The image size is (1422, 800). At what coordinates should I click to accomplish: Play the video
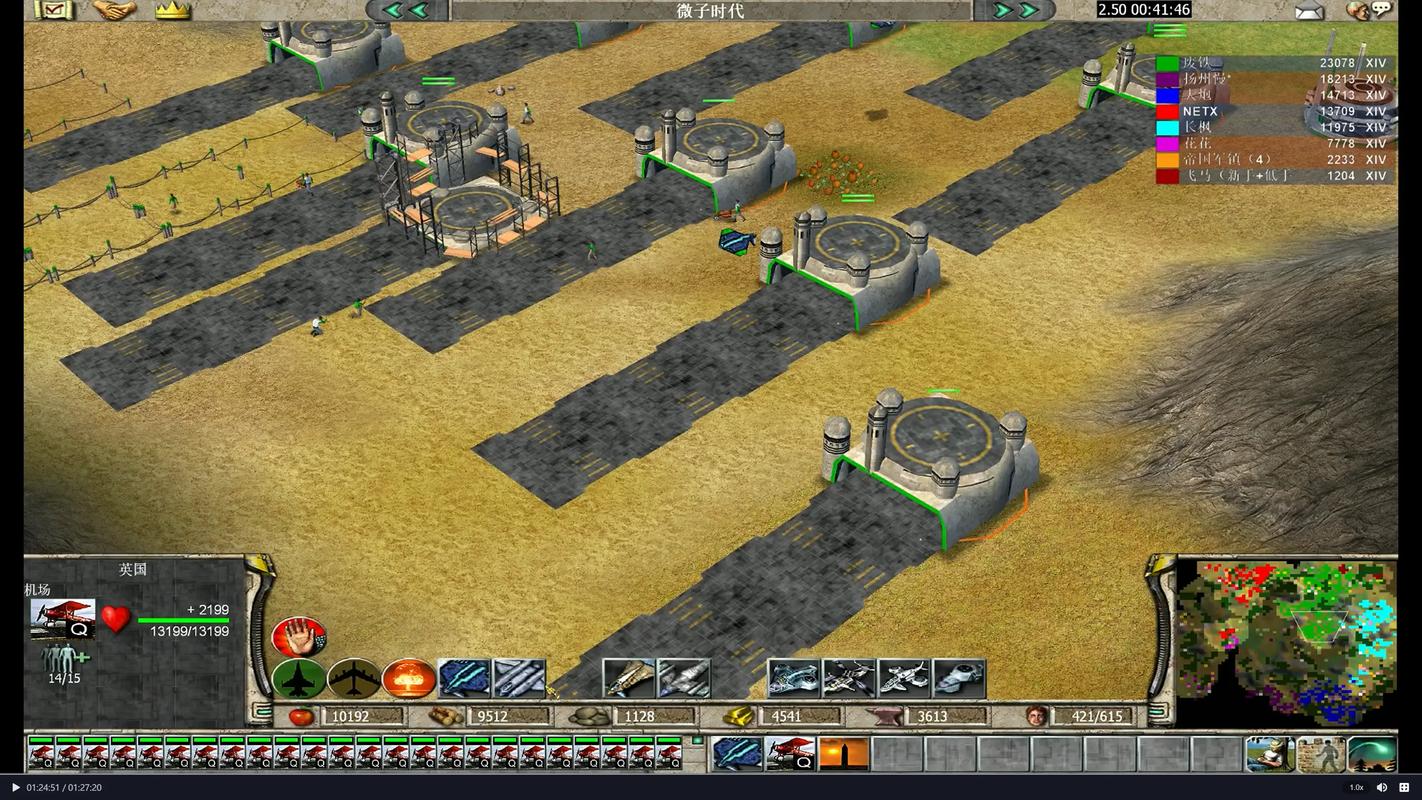click(15, 787)
